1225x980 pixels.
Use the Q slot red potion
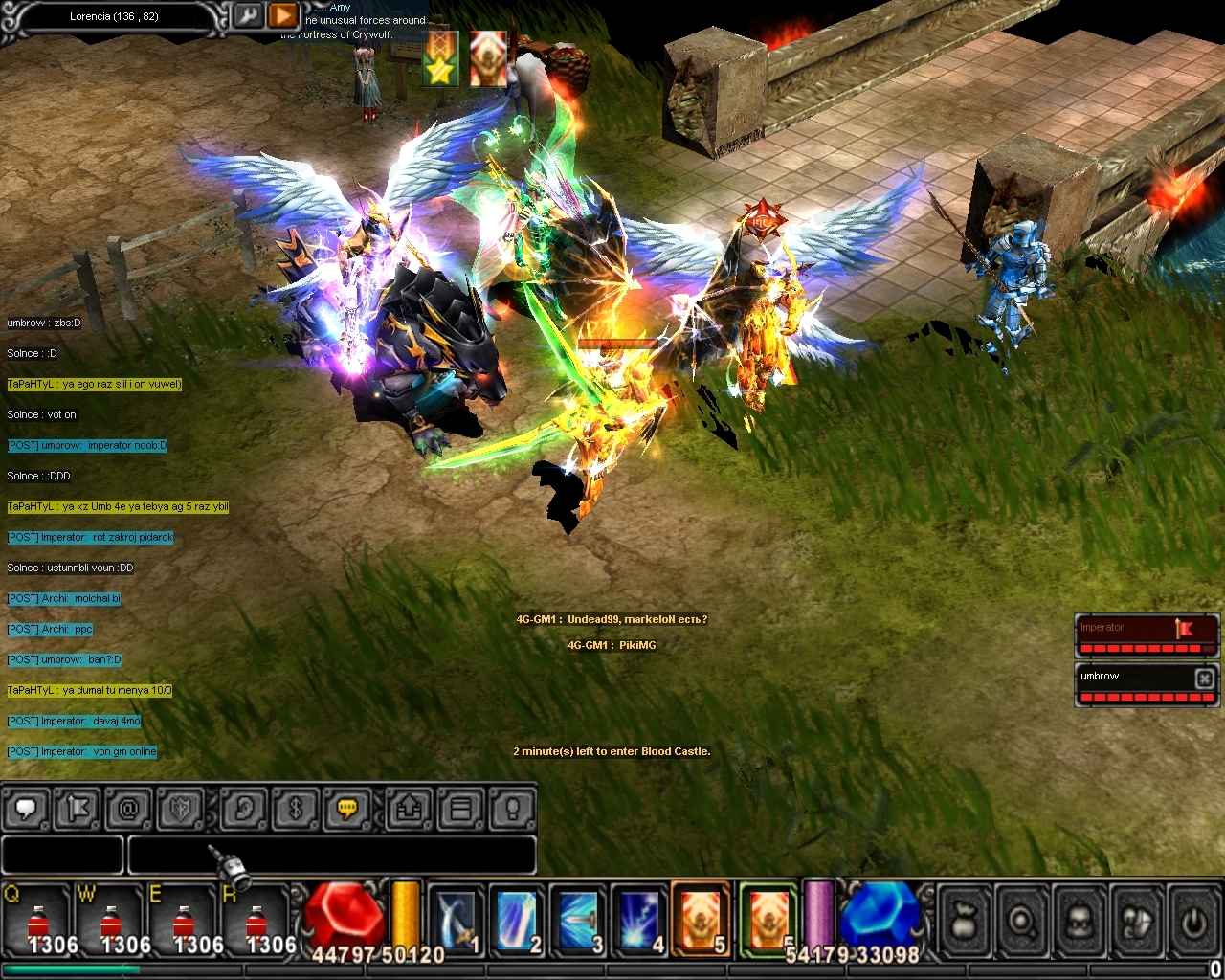(36, 921)
